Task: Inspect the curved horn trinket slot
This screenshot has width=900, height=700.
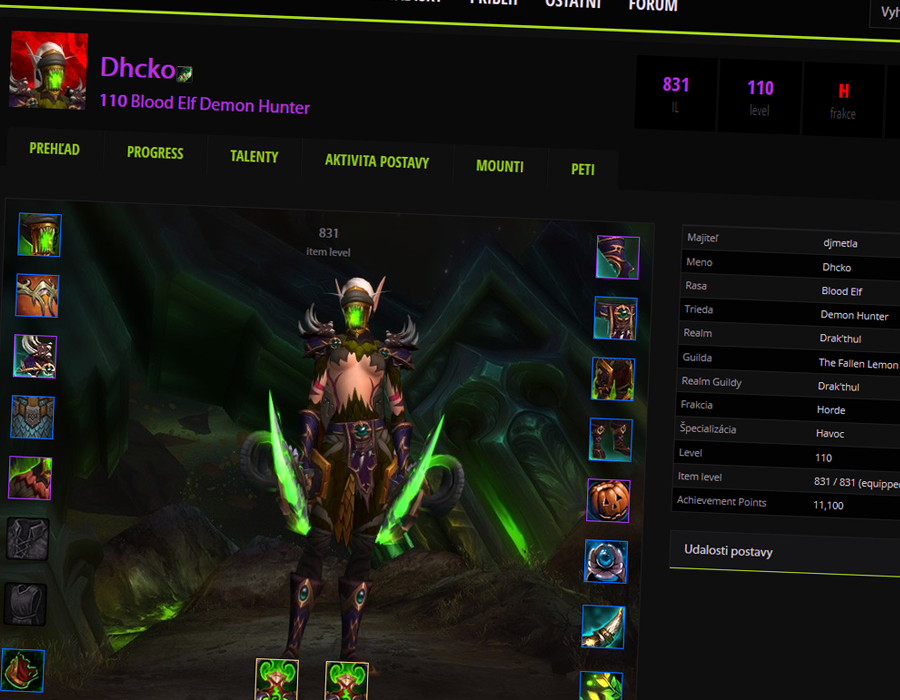Action: click(603, 626)
